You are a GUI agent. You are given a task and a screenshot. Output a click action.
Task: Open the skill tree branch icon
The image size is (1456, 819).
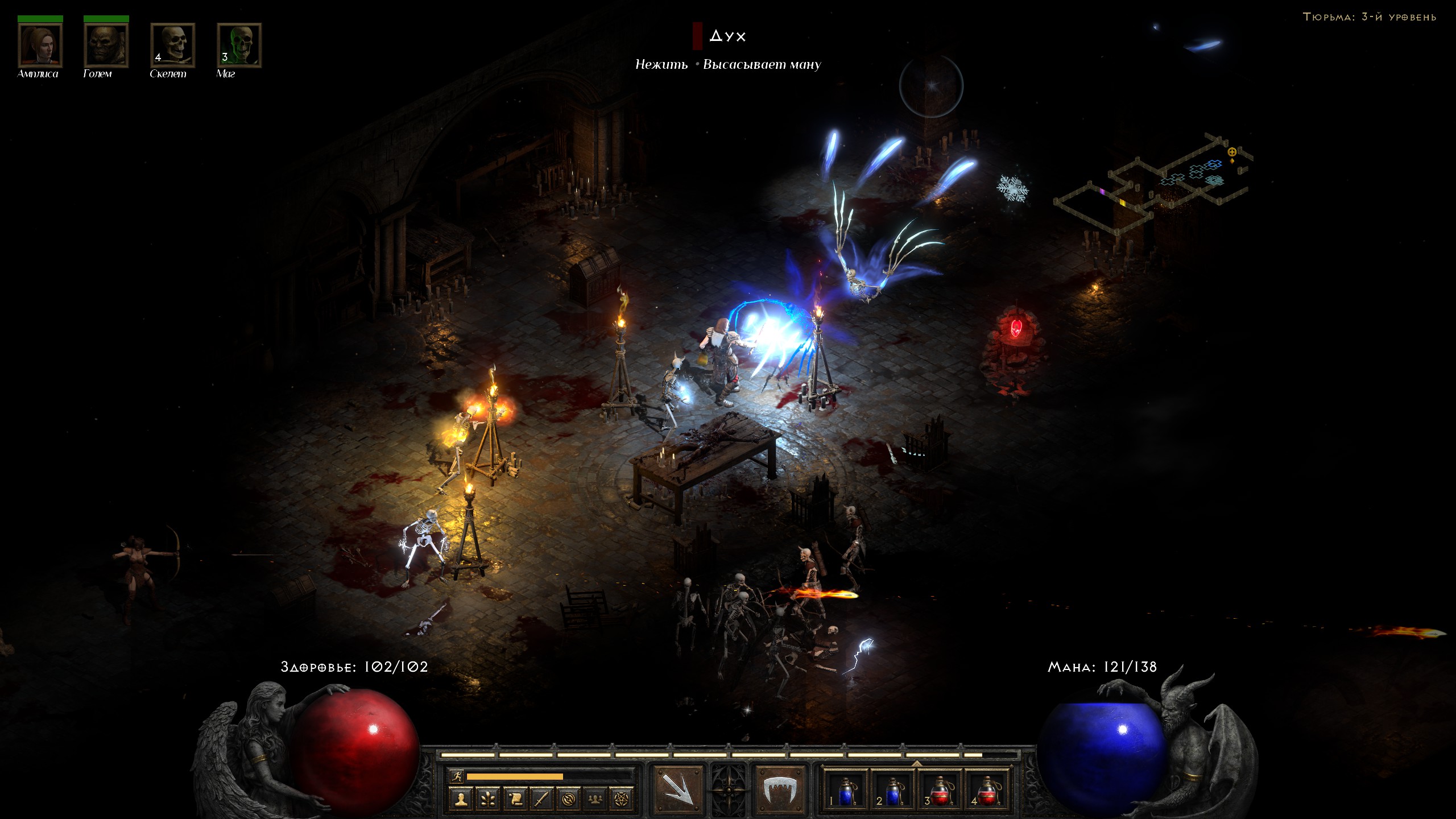[x=488, y=799]
